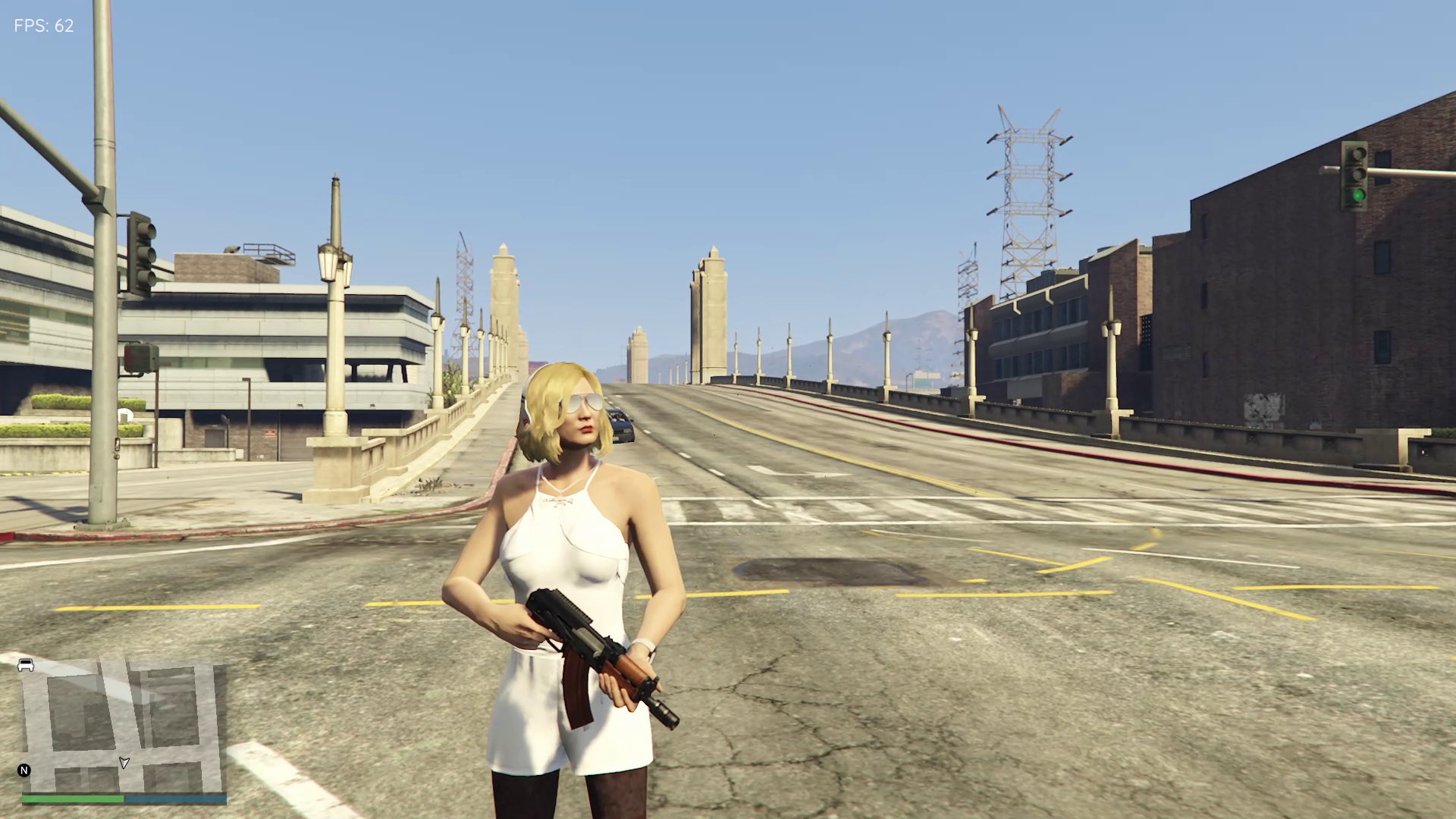Select the car blip on the minimap
Viewport: 1456px width, 819px height.
point(26,665)
